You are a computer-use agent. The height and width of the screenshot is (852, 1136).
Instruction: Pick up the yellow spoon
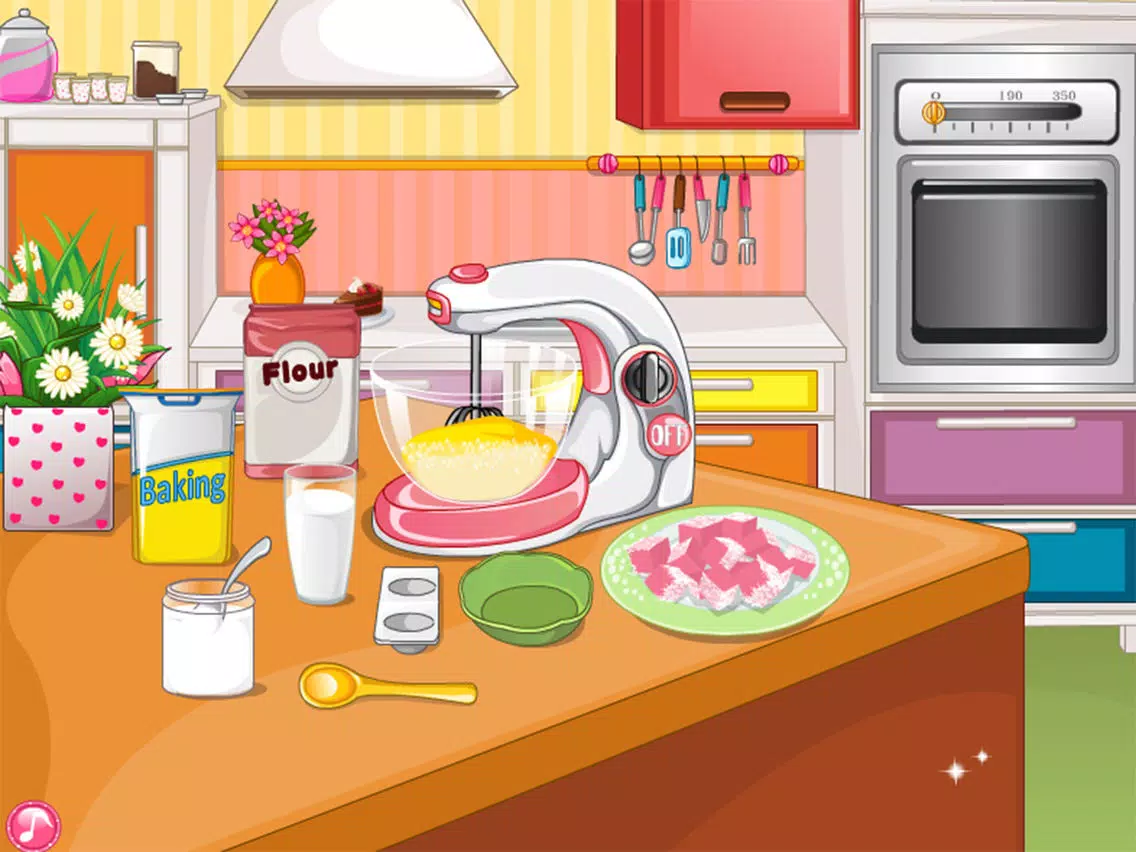pyautogui.click(x=383, y=686)
